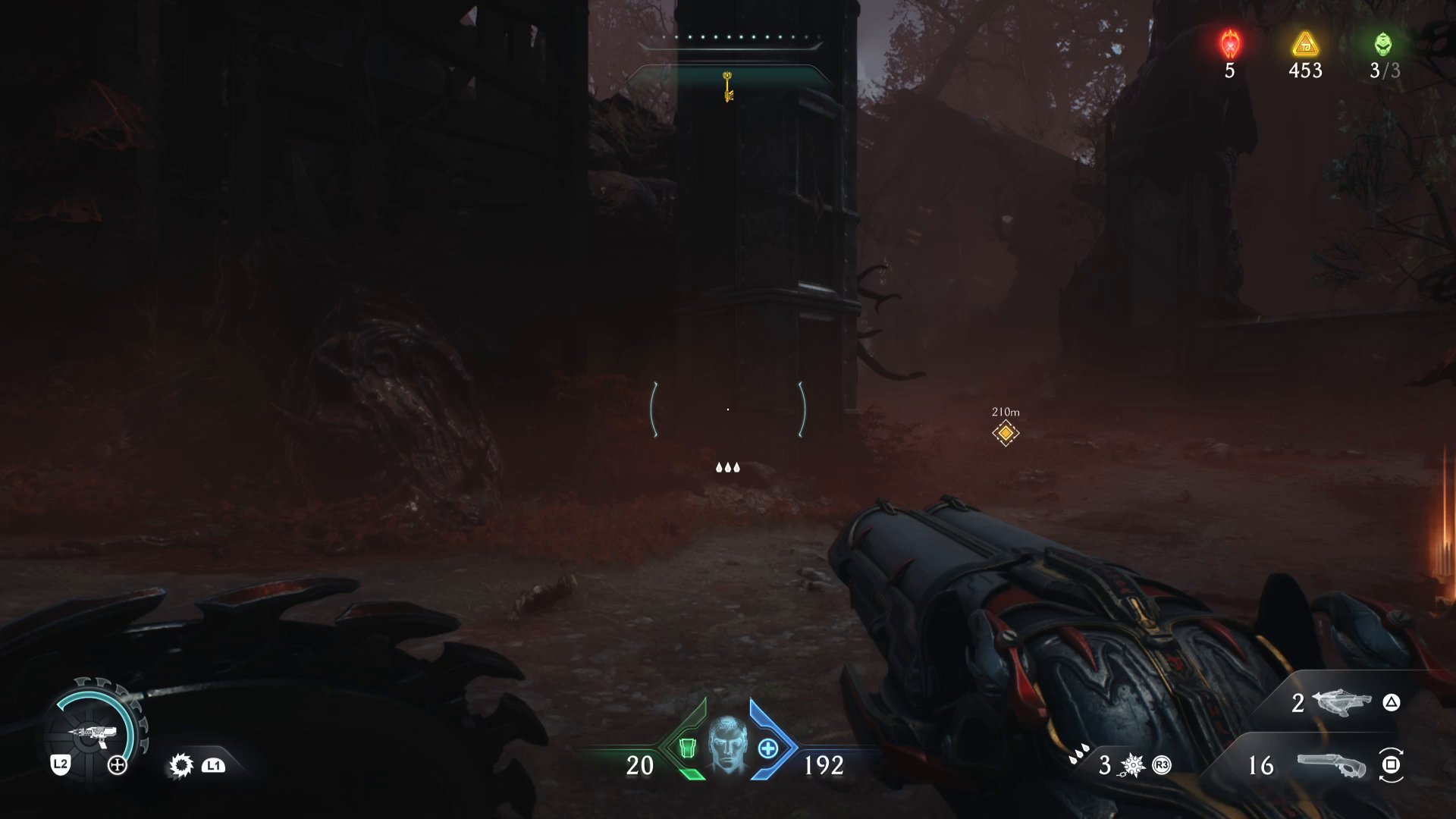Click the green armor icon

tap(687, 748)
